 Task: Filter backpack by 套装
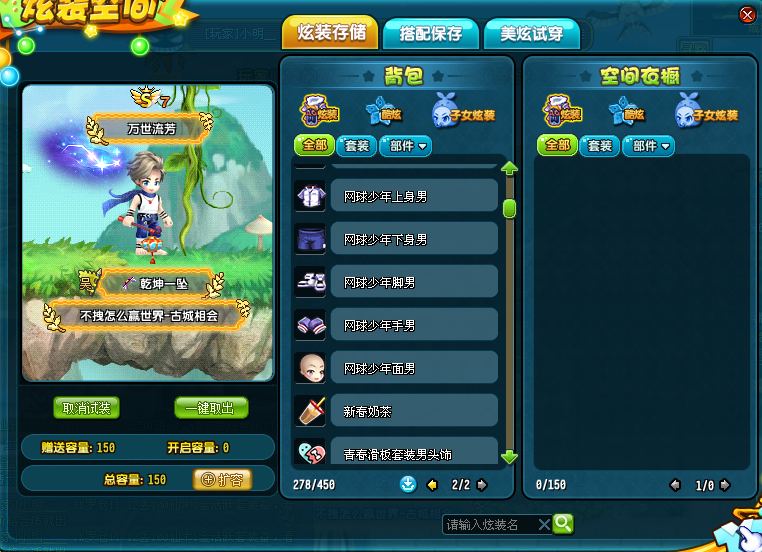point(356,146)
